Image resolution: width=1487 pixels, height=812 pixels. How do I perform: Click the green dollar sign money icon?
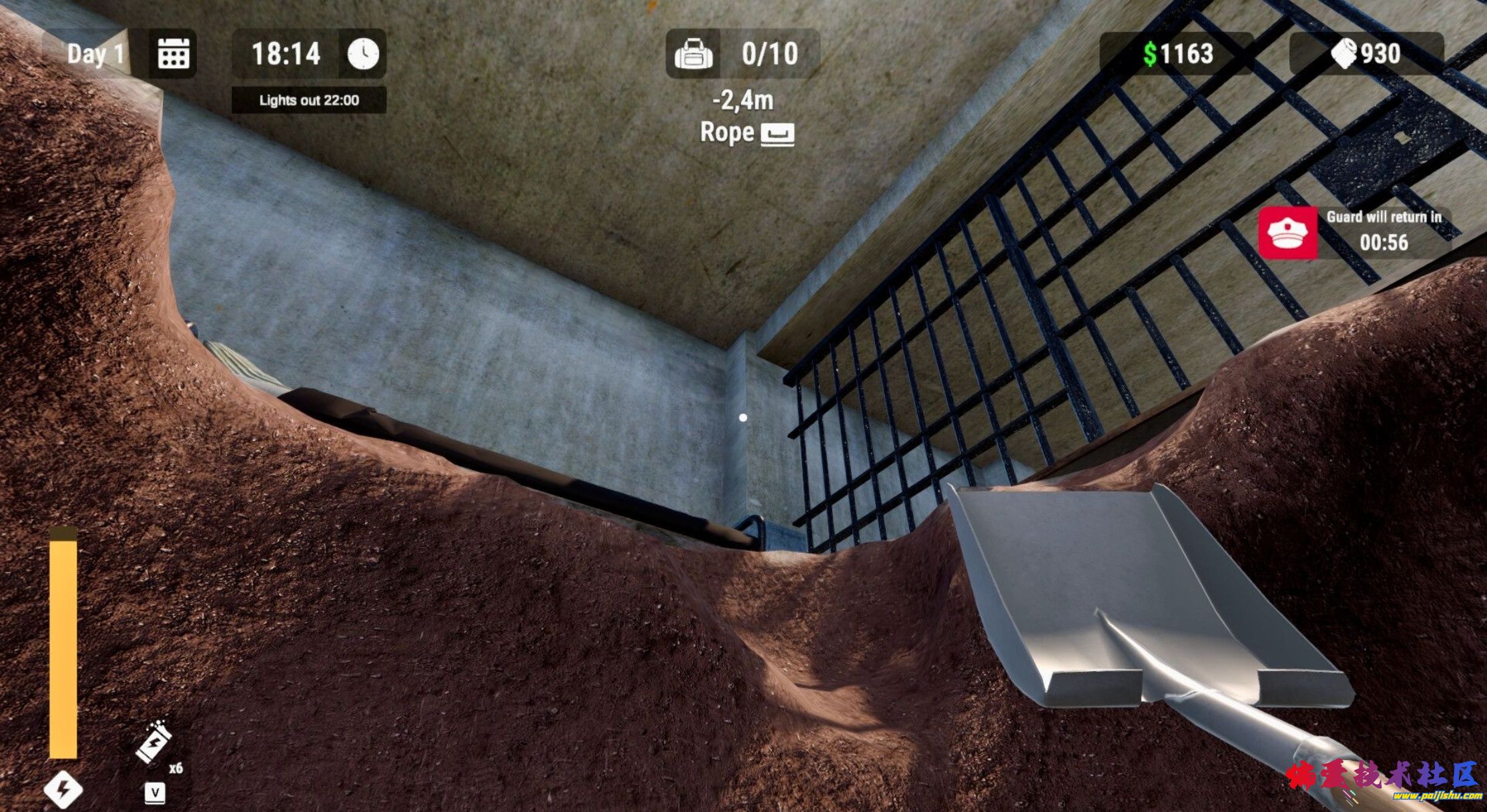[x=1150, y=54]
